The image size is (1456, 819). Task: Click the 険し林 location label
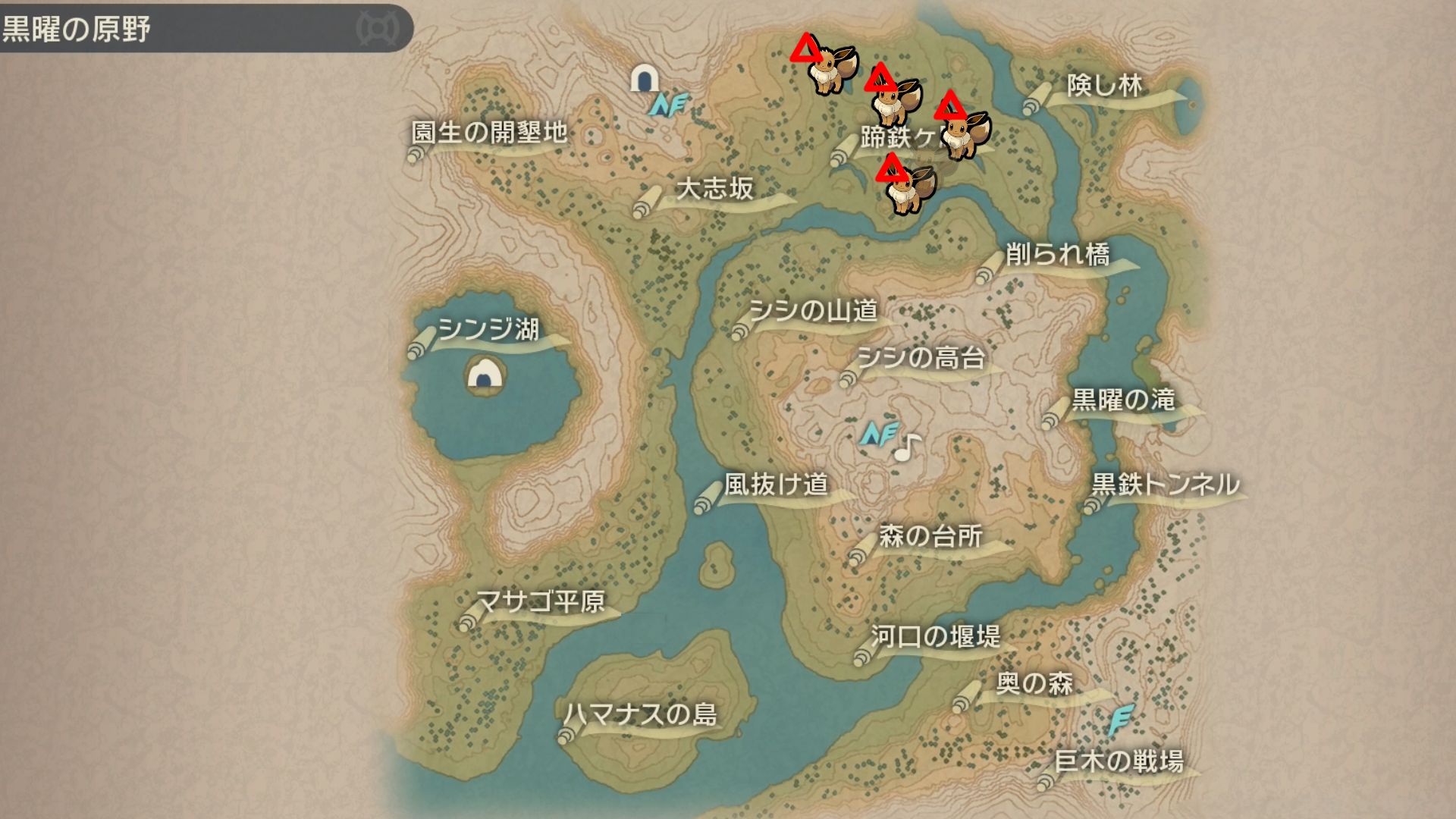click(x=1104, y=86)
